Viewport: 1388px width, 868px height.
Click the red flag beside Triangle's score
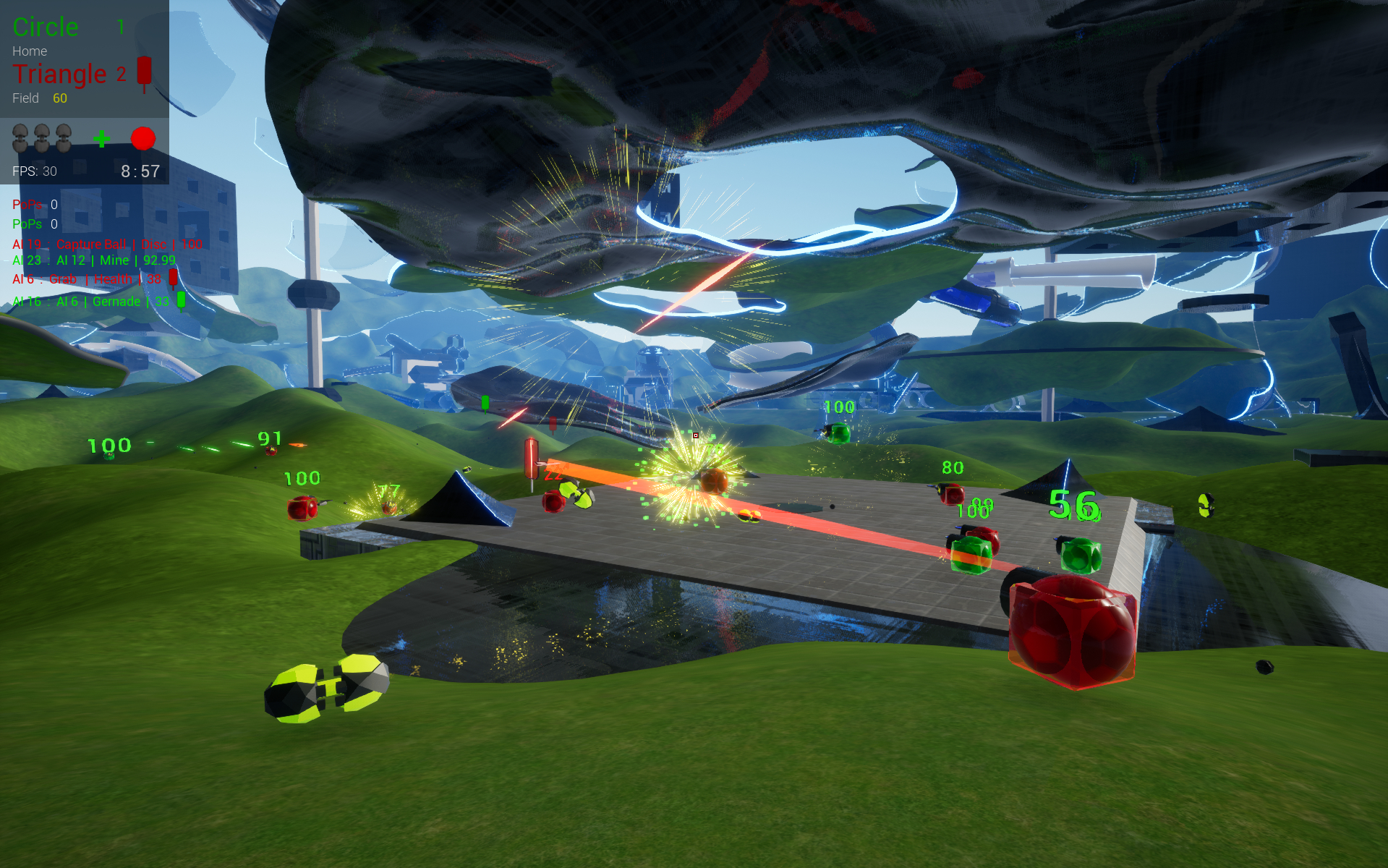(145, 74)
